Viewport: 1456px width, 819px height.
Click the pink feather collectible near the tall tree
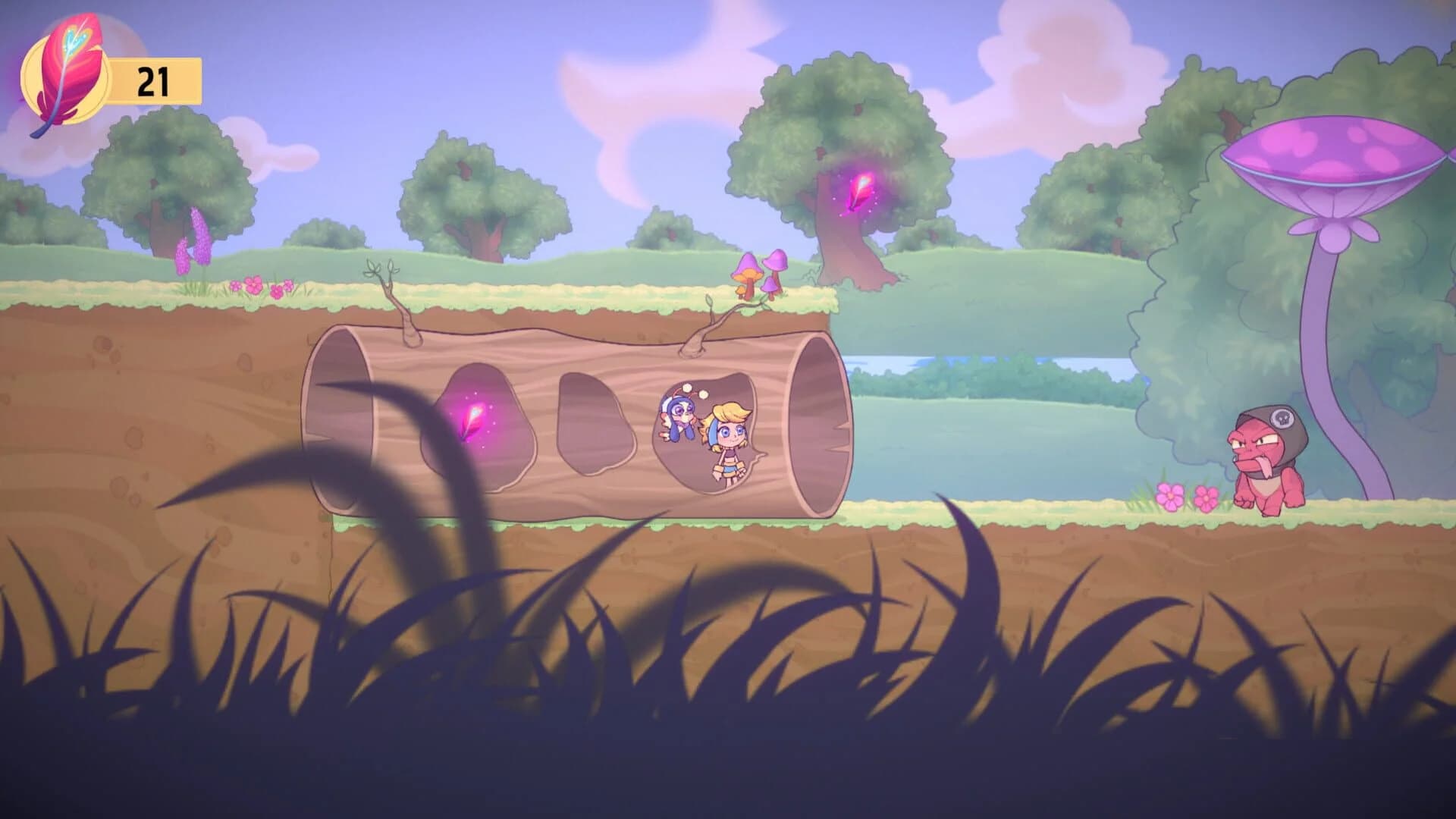(x=861, y=193)
